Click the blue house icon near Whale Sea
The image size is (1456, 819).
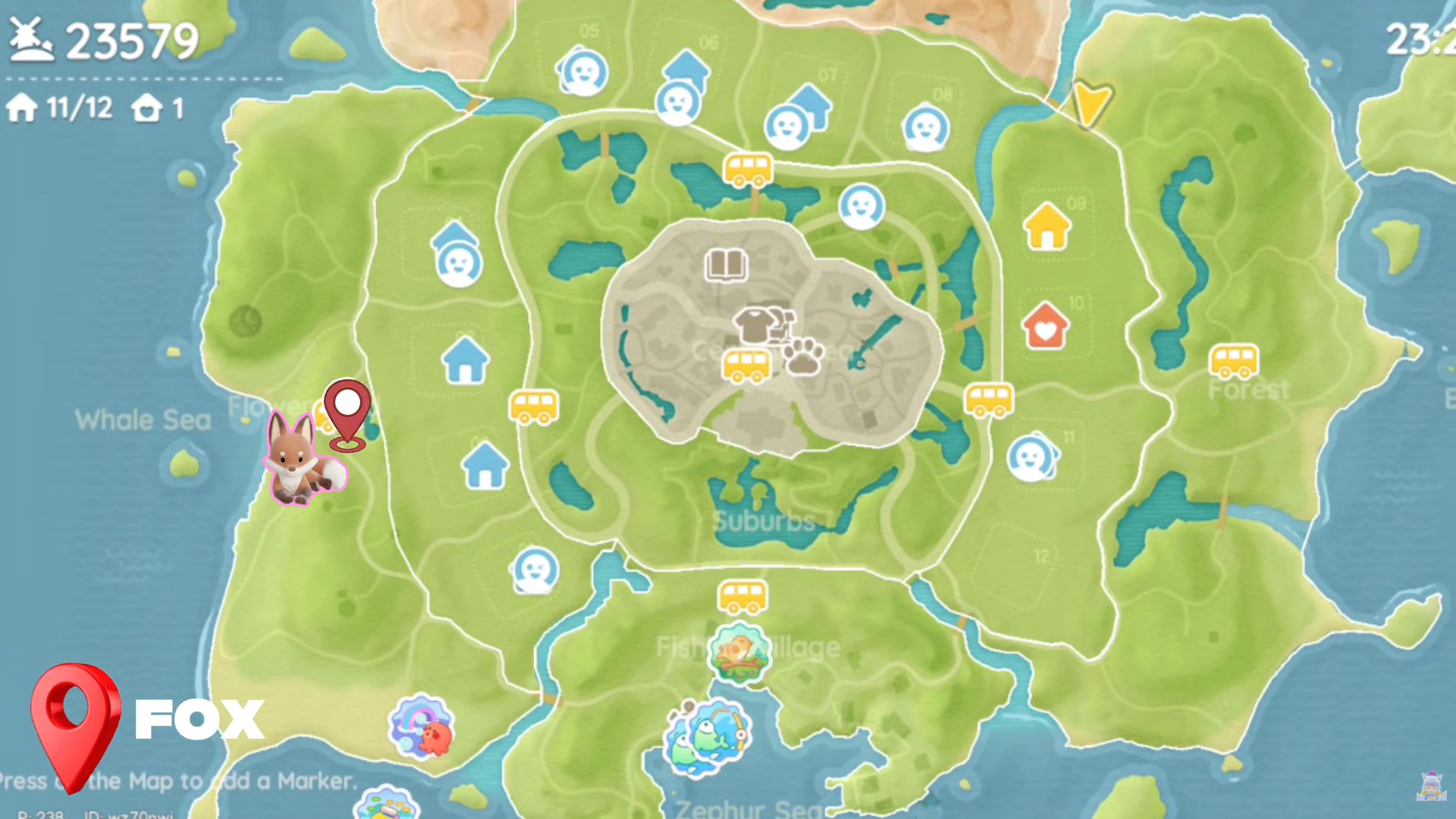465,360
